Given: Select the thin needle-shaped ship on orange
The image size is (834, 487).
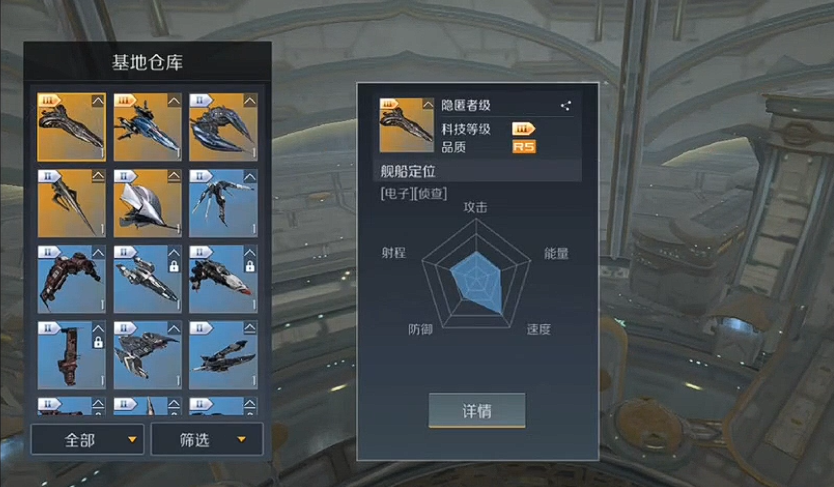Looking at the screenshot, I should click(x=71, y=203).
